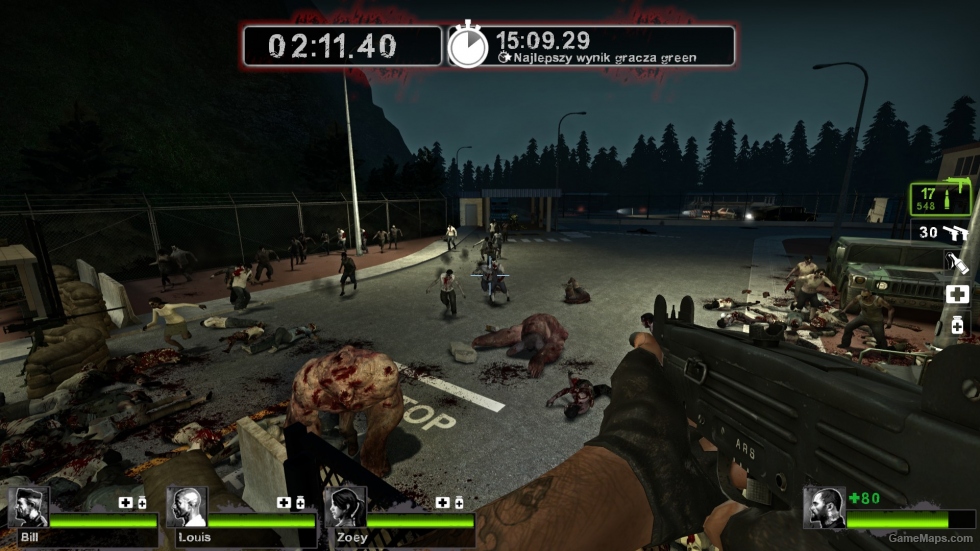This screenshot has width=980, height=551.
Task: Switch to the dual pistols slot
Action: [x=944, y=233]
